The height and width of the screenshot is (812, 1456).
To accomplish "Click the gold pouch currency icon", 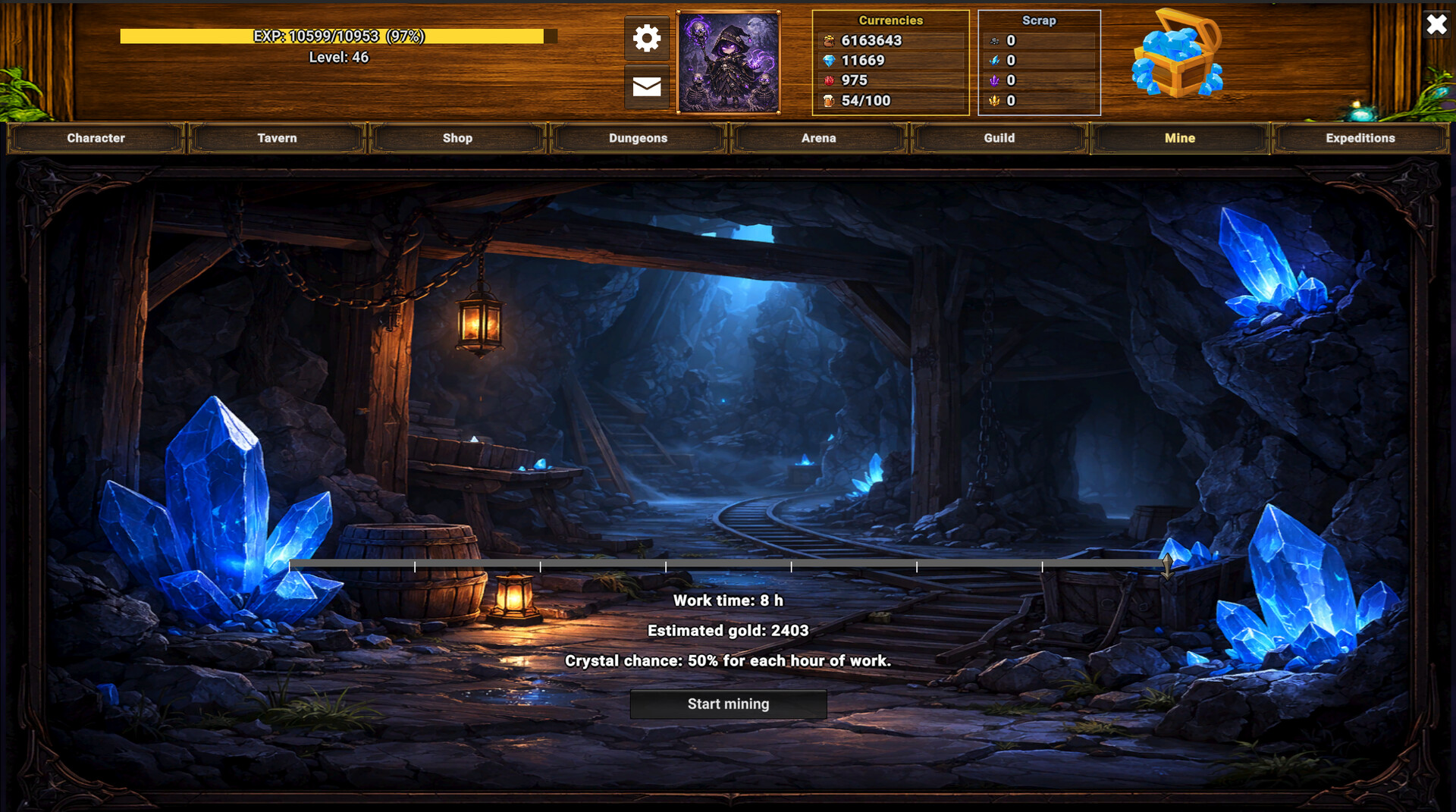I will pyautogui.click(x=830, y=40).
